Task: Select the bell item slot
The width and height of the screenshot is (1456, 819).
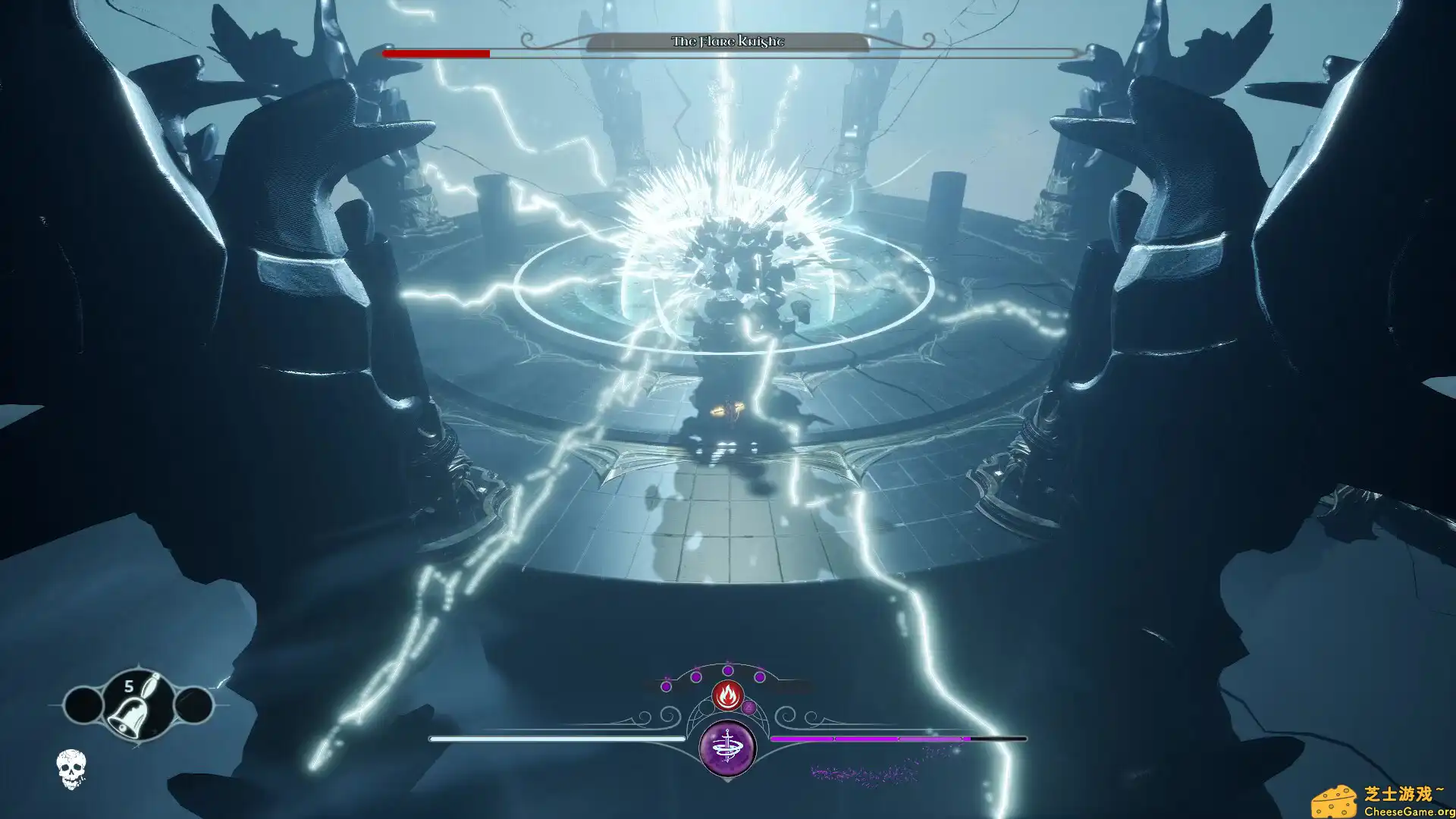Action: pos(137,706)
